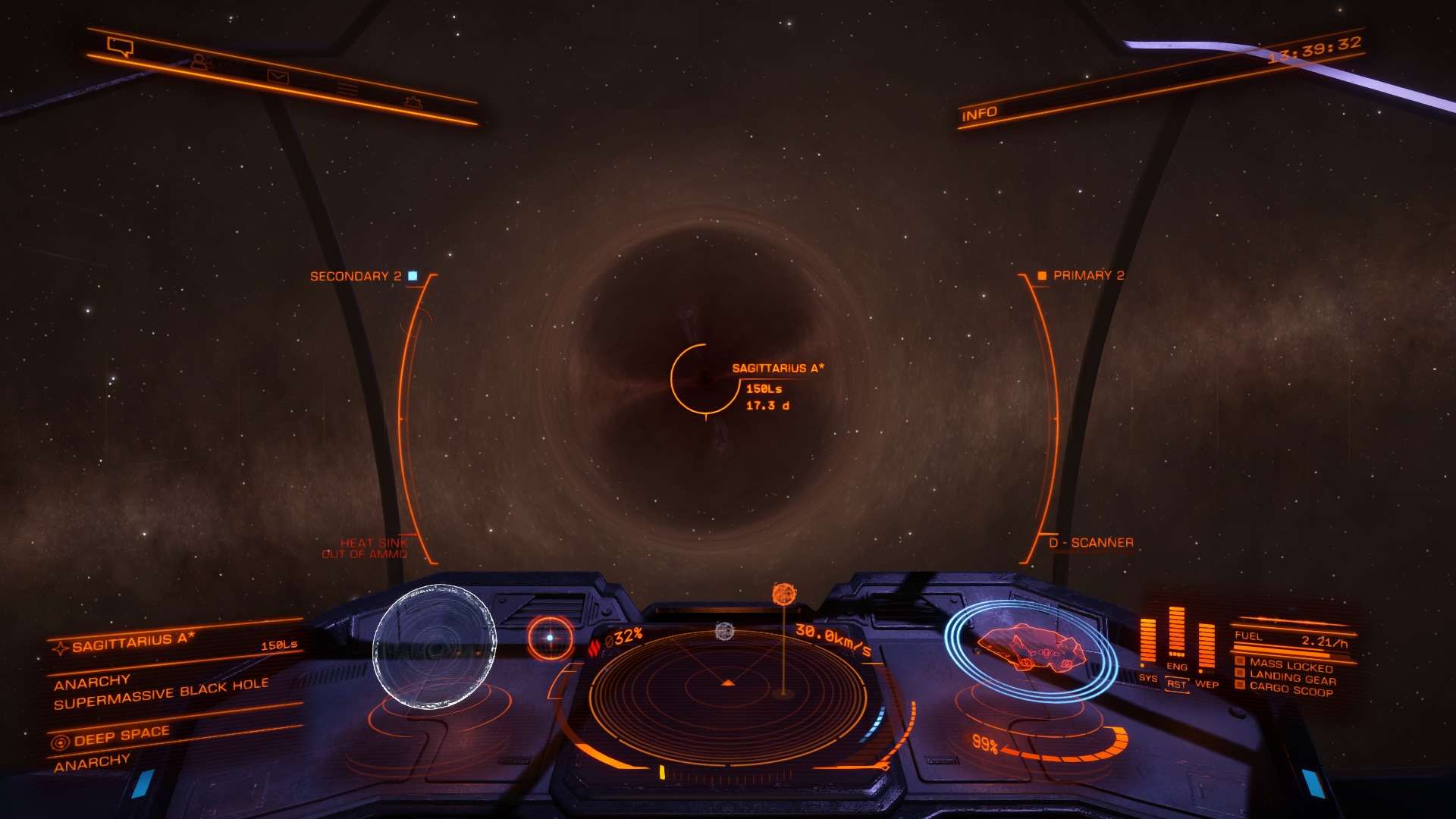This screenshot has height=819, width=1456.
Task: Open the INFO panel
Action: pos(979,114)
